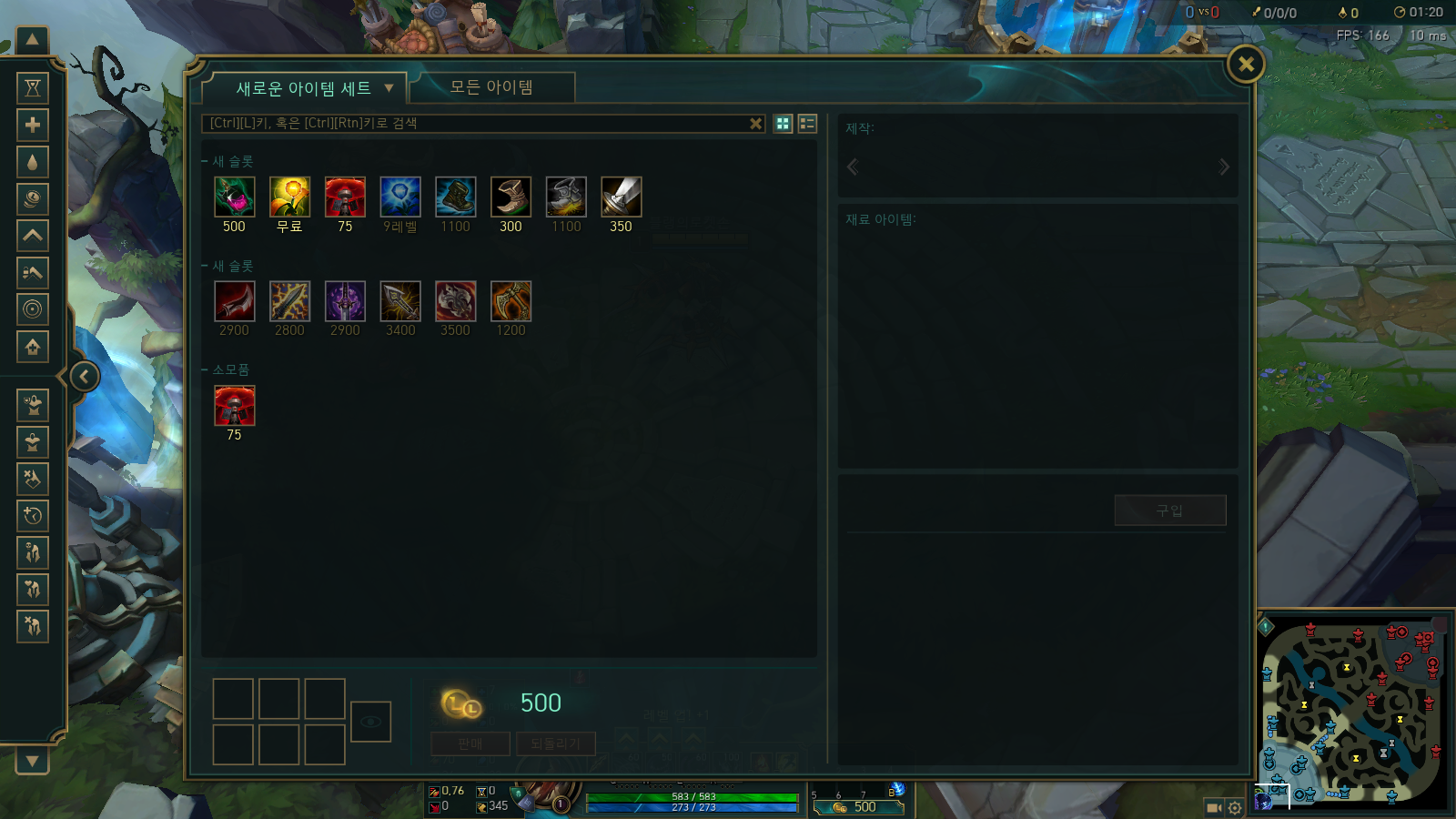Image resolution: width=1456 pixels, height=819 pixels.
Task: Collapse the shop panel using the side chevron
Action: pyautogui.click(x=84, y=375)
